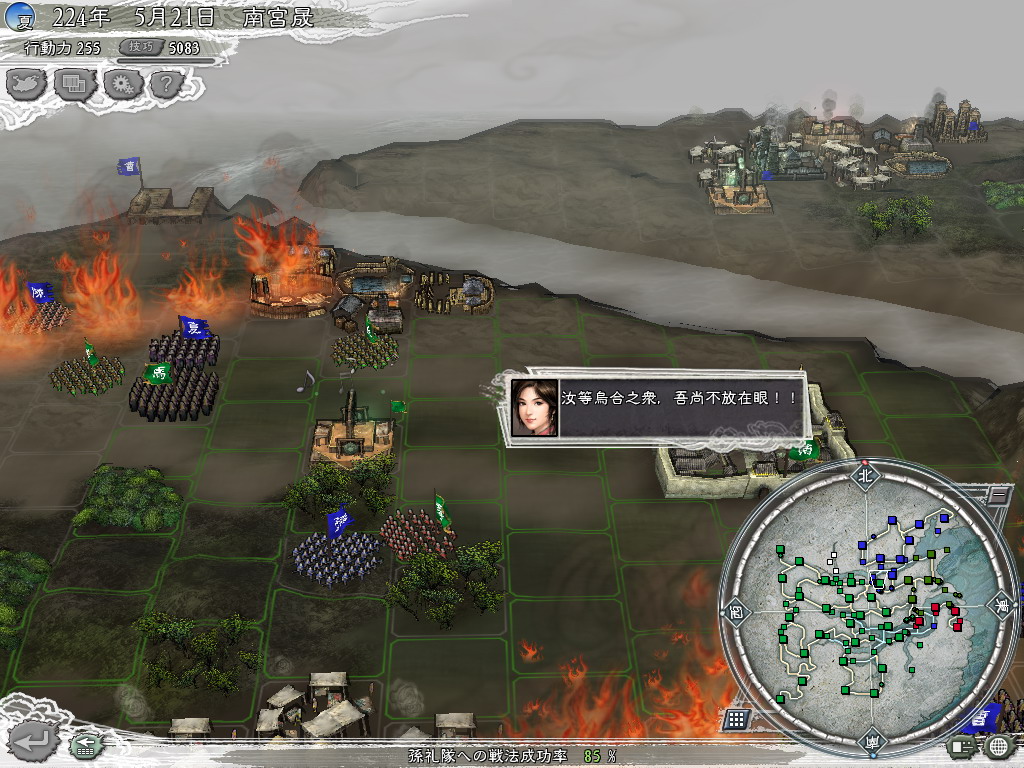Open the China map overview button
Screen dimensions: 1024x768
tap(27, 84)
